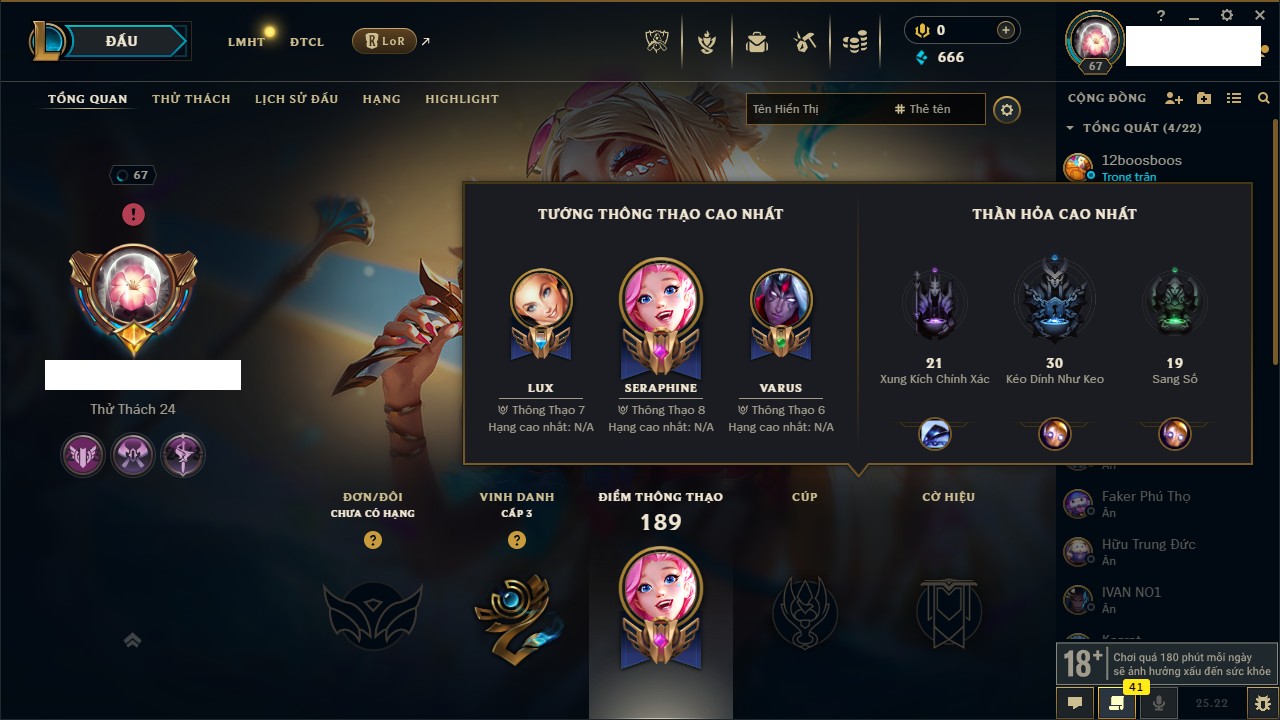Click the Tên Hiển Thị search field
The height and width of the screenshot is (720, 1280).
pyautogui.click(x=815, y=109)
